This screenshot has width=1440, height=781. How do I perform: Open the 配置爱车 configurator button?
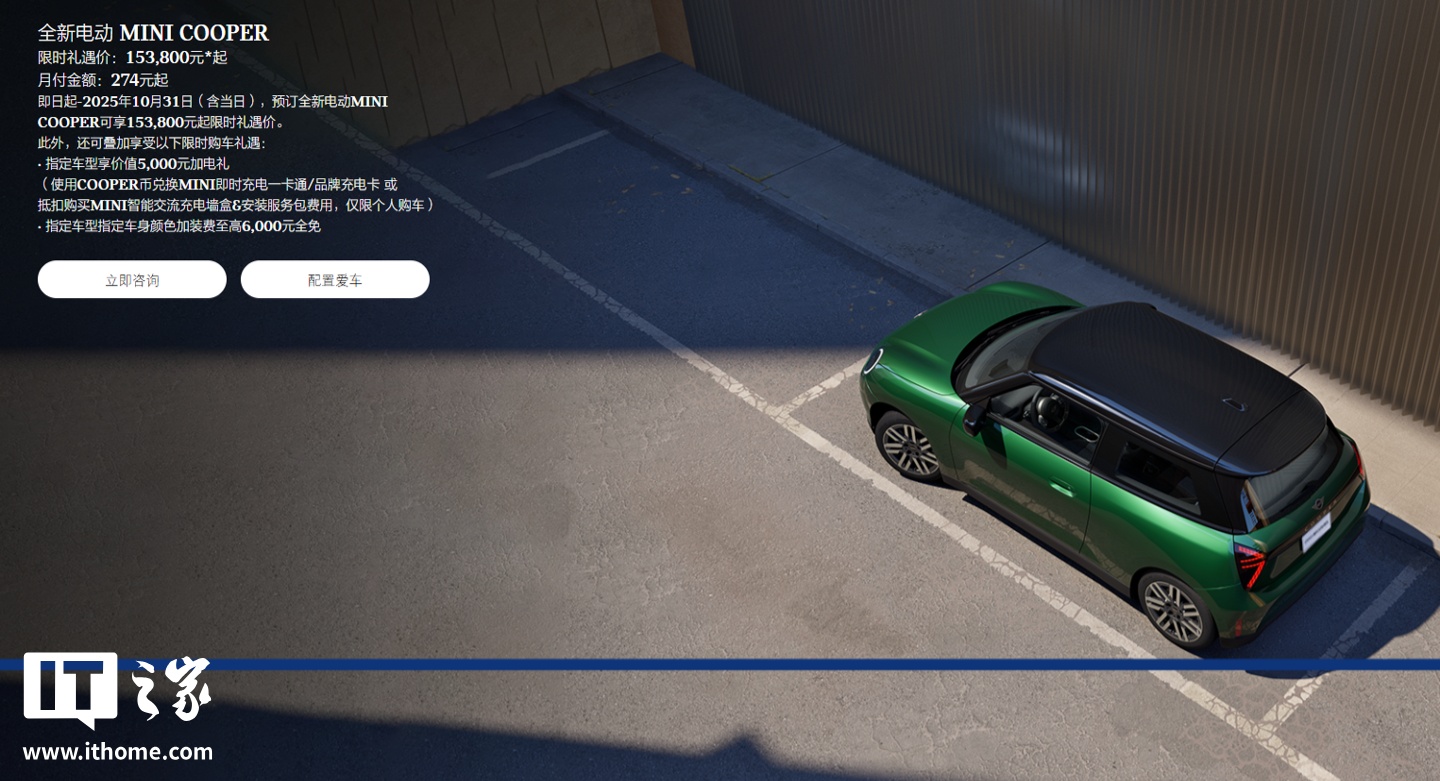[x=335, y=280]
